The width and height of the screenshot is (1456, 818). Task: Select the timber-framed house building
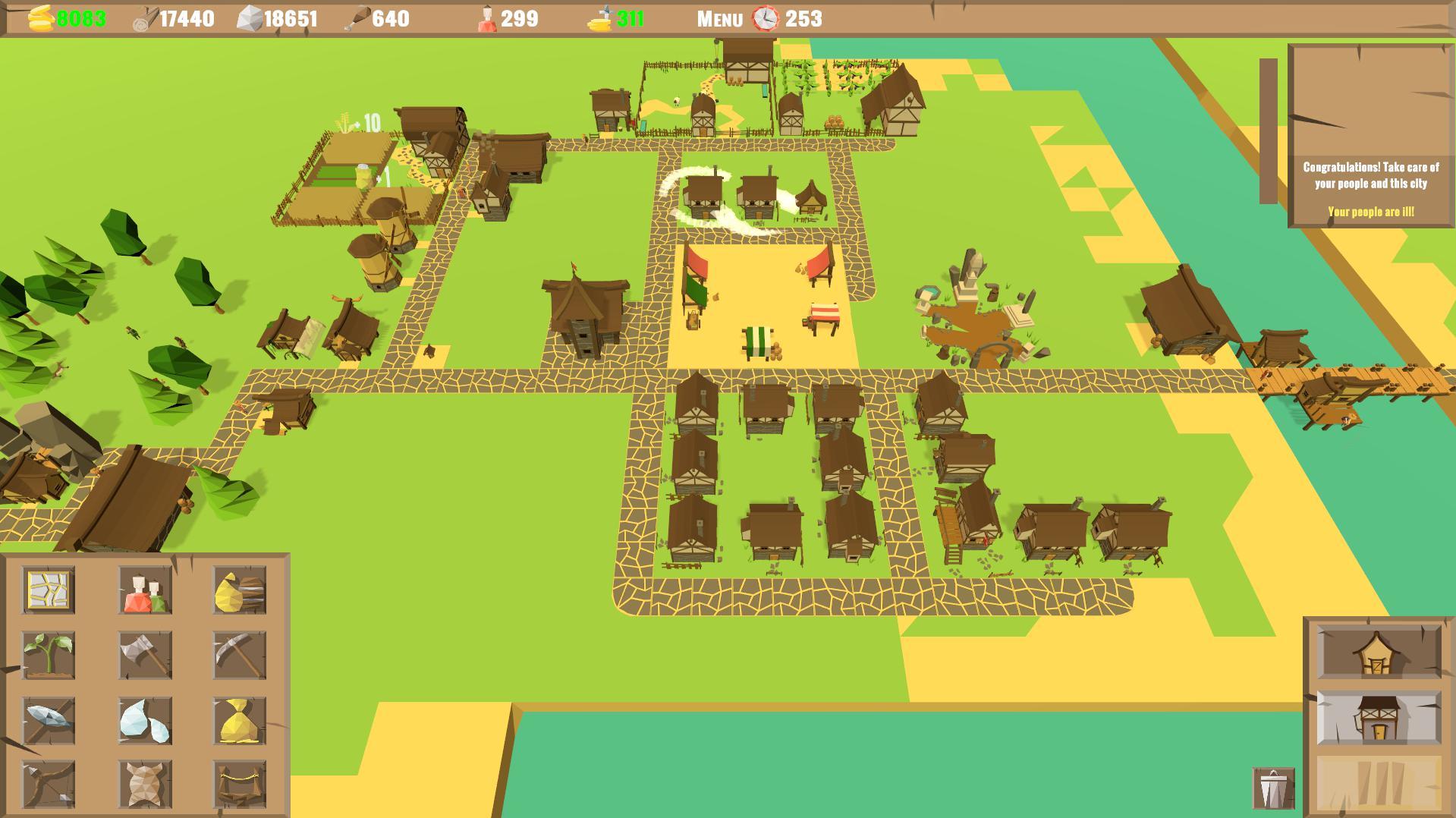point(1378,718)
